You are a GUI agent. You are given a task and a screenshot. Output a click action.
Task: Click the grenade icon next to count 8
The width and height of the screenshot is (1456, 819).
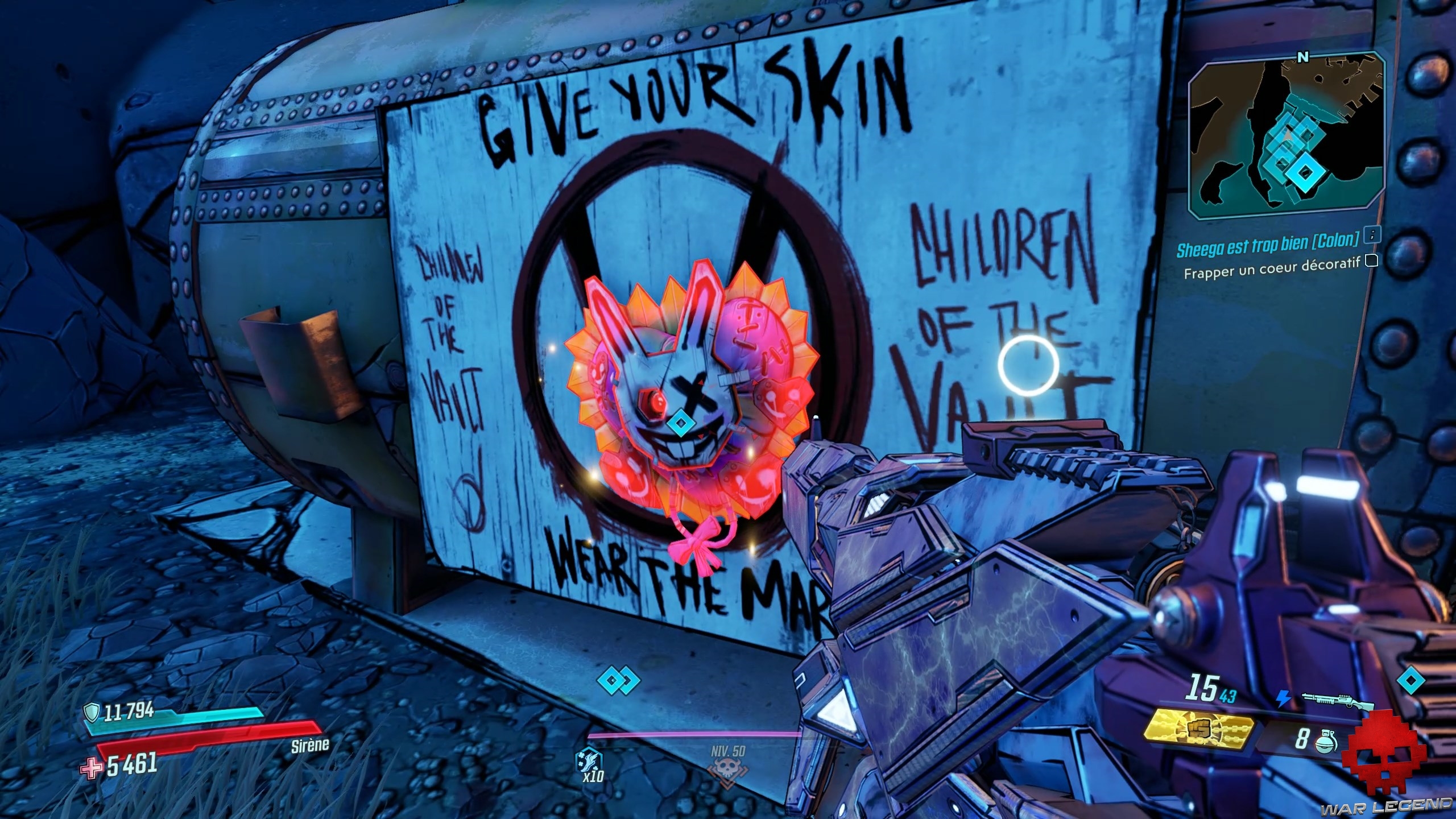click(1327, 741)
